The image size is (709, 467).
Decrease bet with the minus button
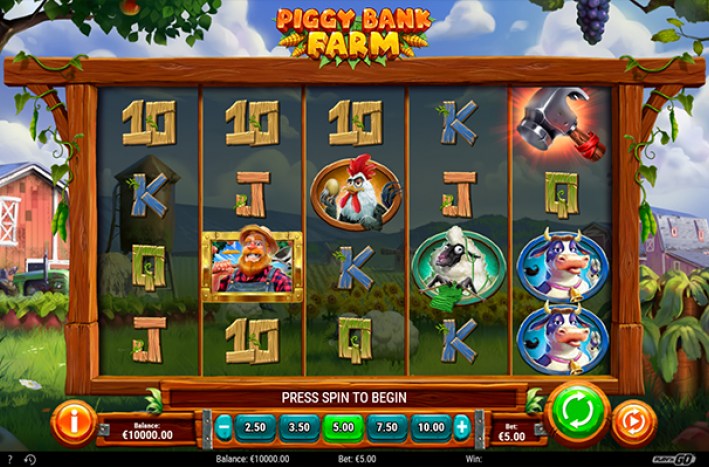click(x=224, y=428)
